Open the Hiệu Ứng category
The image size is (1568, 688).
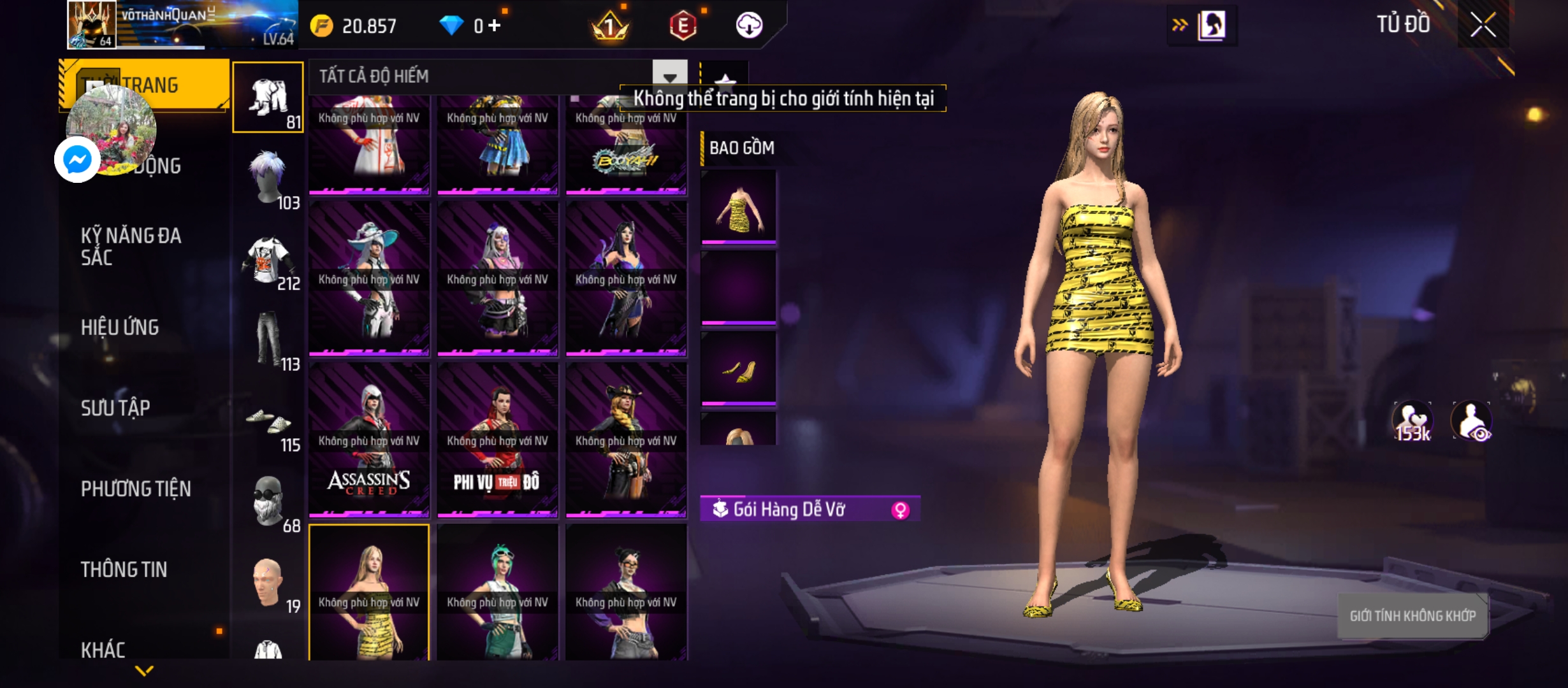tap(120, 327)
